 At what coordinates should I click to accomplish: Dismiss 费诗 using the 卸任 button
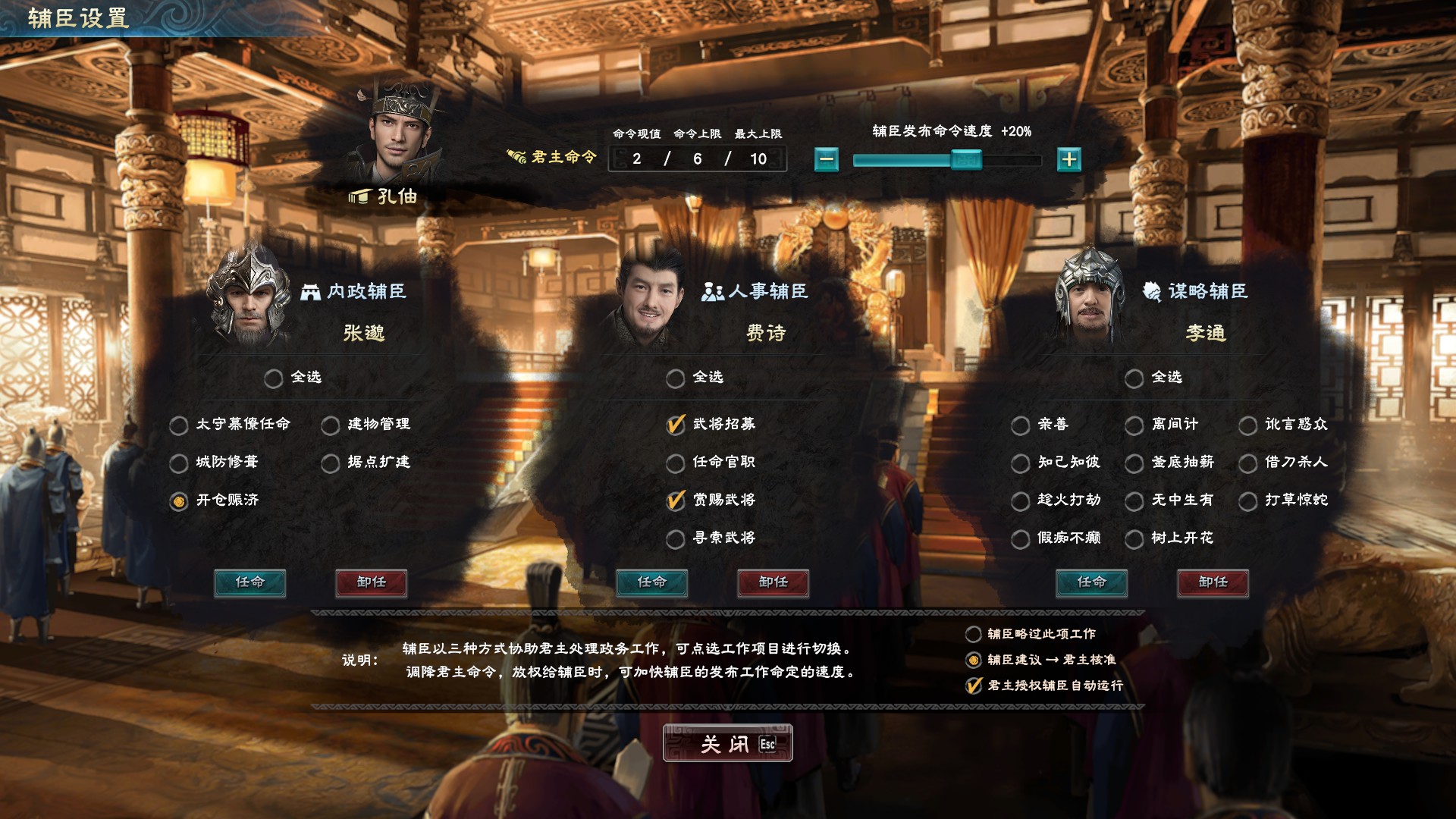[773, 582]
